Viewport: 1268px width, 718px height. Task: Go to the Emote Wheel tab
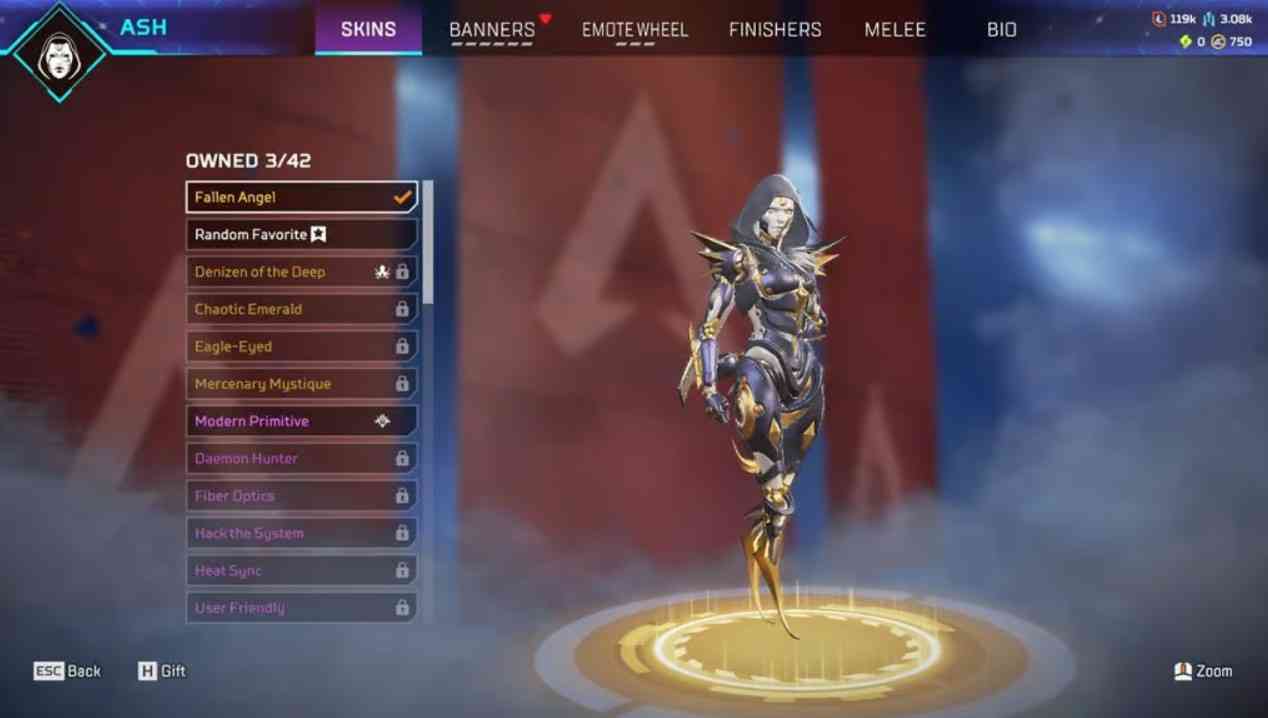(635, 30)
